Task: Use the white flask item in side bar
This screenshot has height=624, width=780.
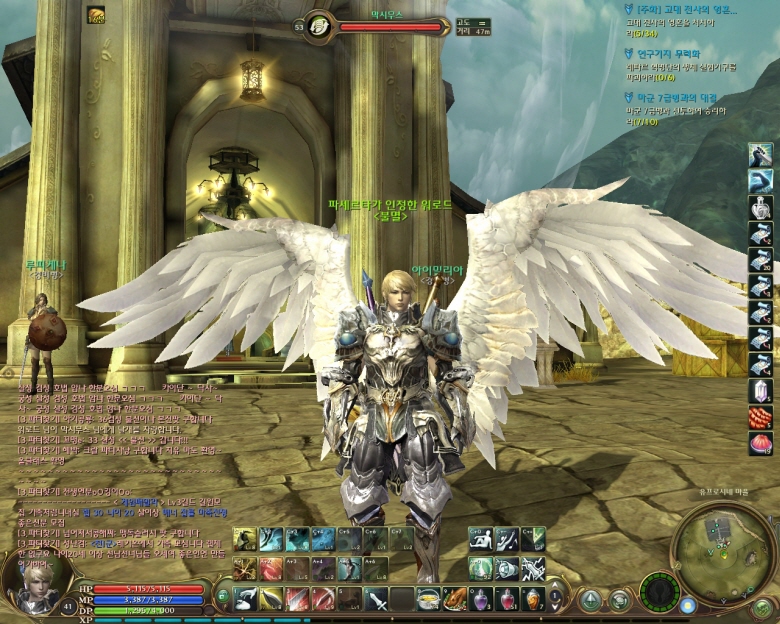Action: click(760, 207)
